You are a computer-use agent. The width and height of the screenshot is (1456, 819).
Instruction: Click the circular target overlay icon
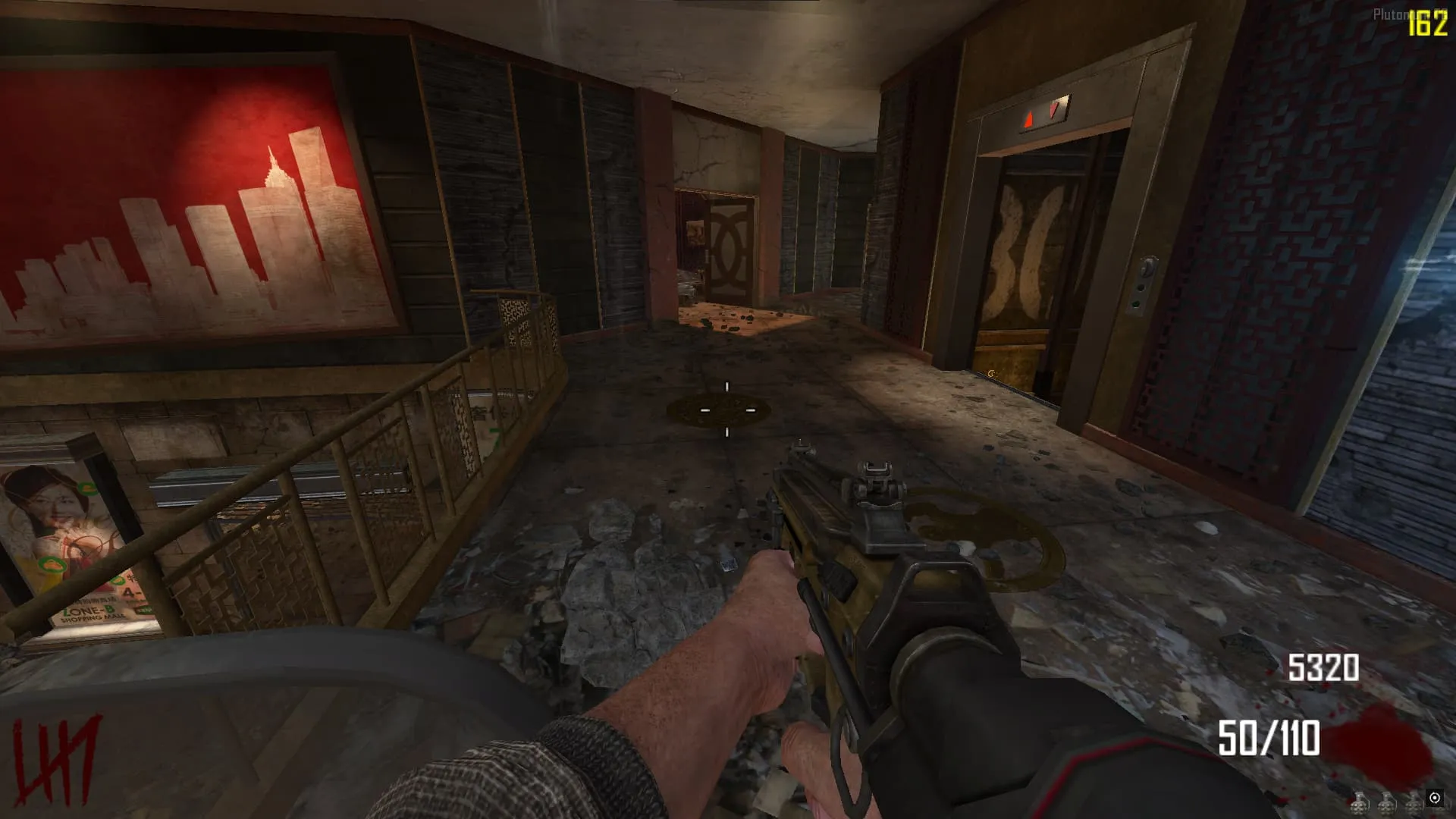pos(1434,798)
